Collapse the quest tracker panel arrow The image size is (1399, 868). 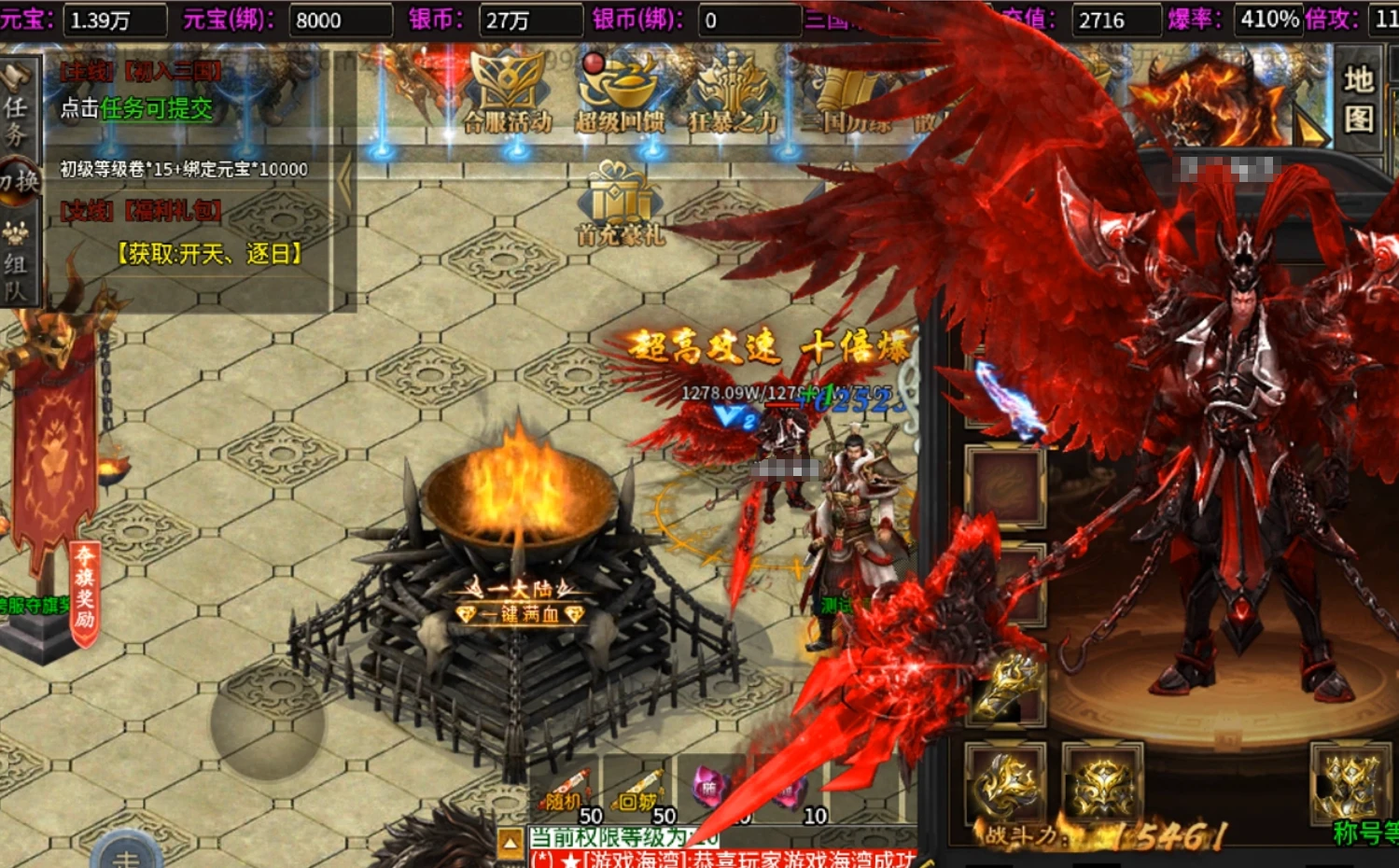coord(344,182)
